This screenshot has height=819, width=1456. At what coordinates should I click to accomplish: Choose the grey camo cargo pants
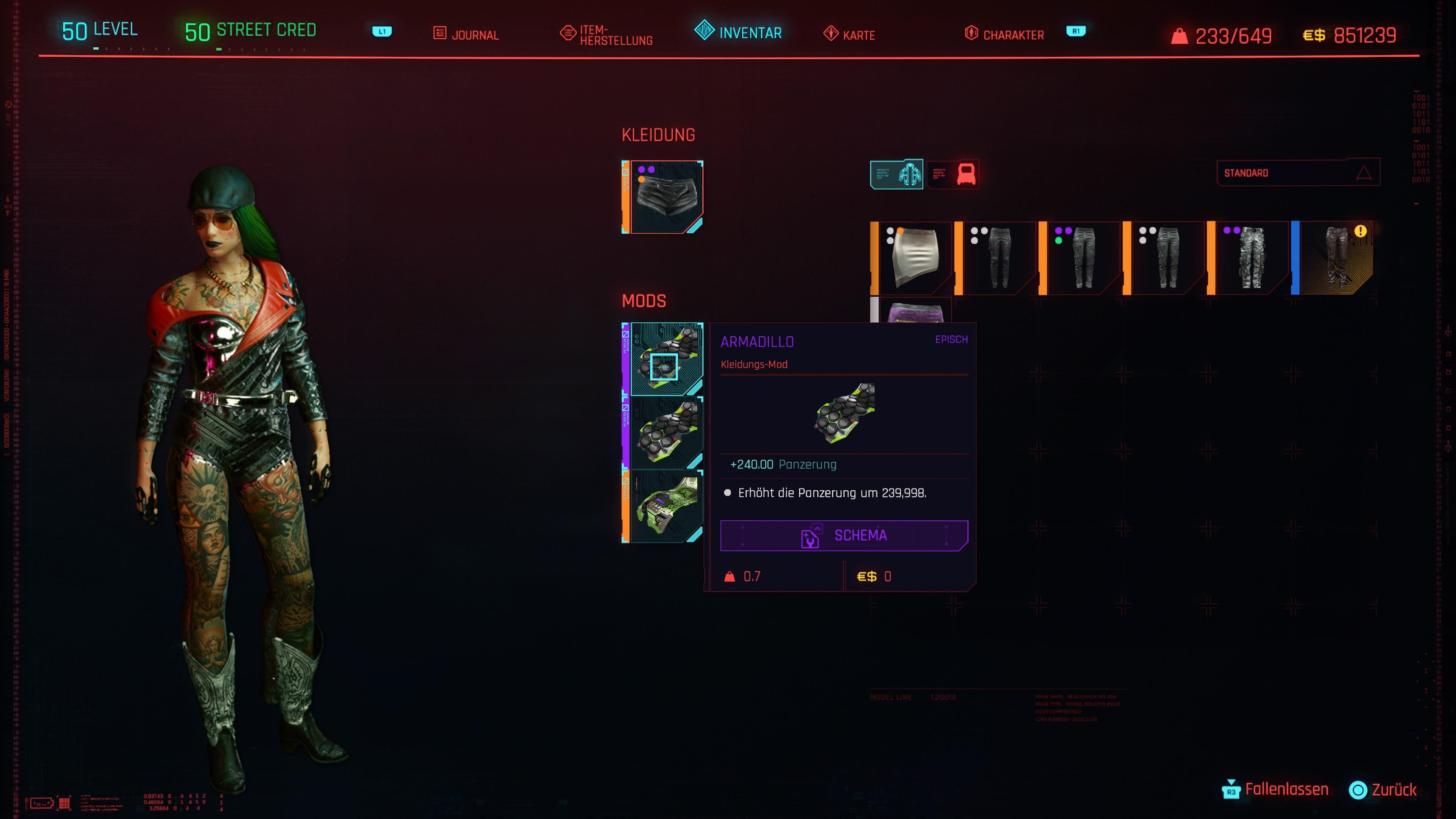pyautogui.click(x=1249, y=258)
